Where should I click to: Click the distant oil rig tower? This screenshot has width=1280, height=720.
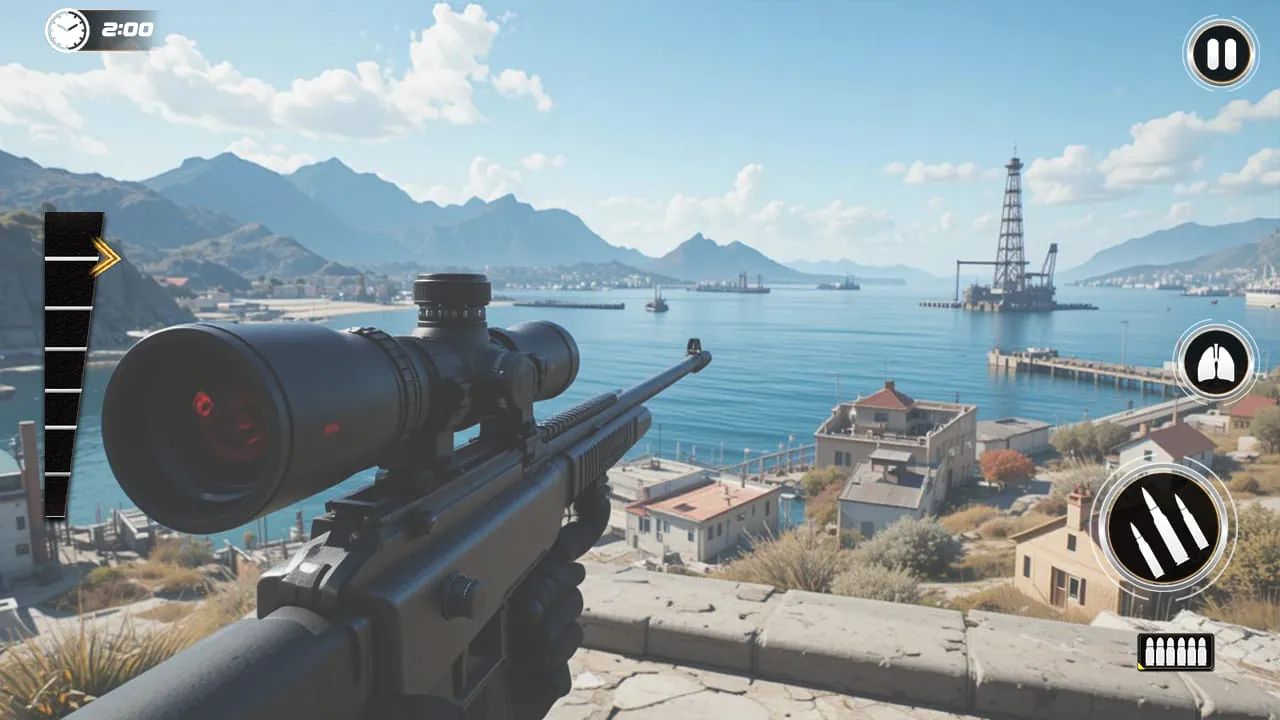point(1012,230)
